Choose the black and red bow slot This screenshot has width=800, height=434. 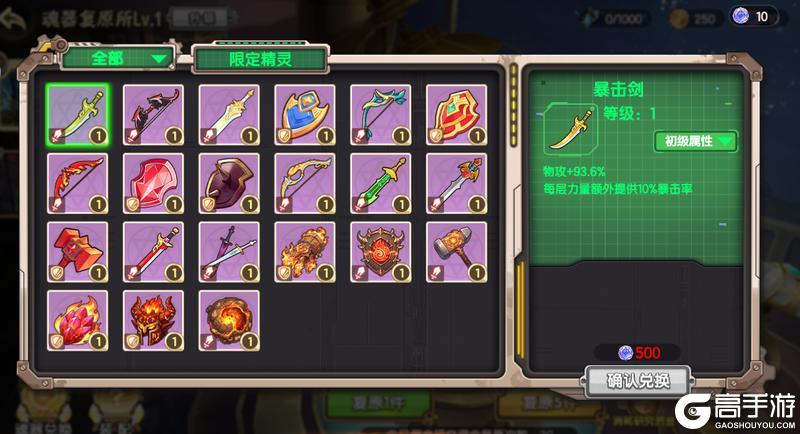pos(153,115)
